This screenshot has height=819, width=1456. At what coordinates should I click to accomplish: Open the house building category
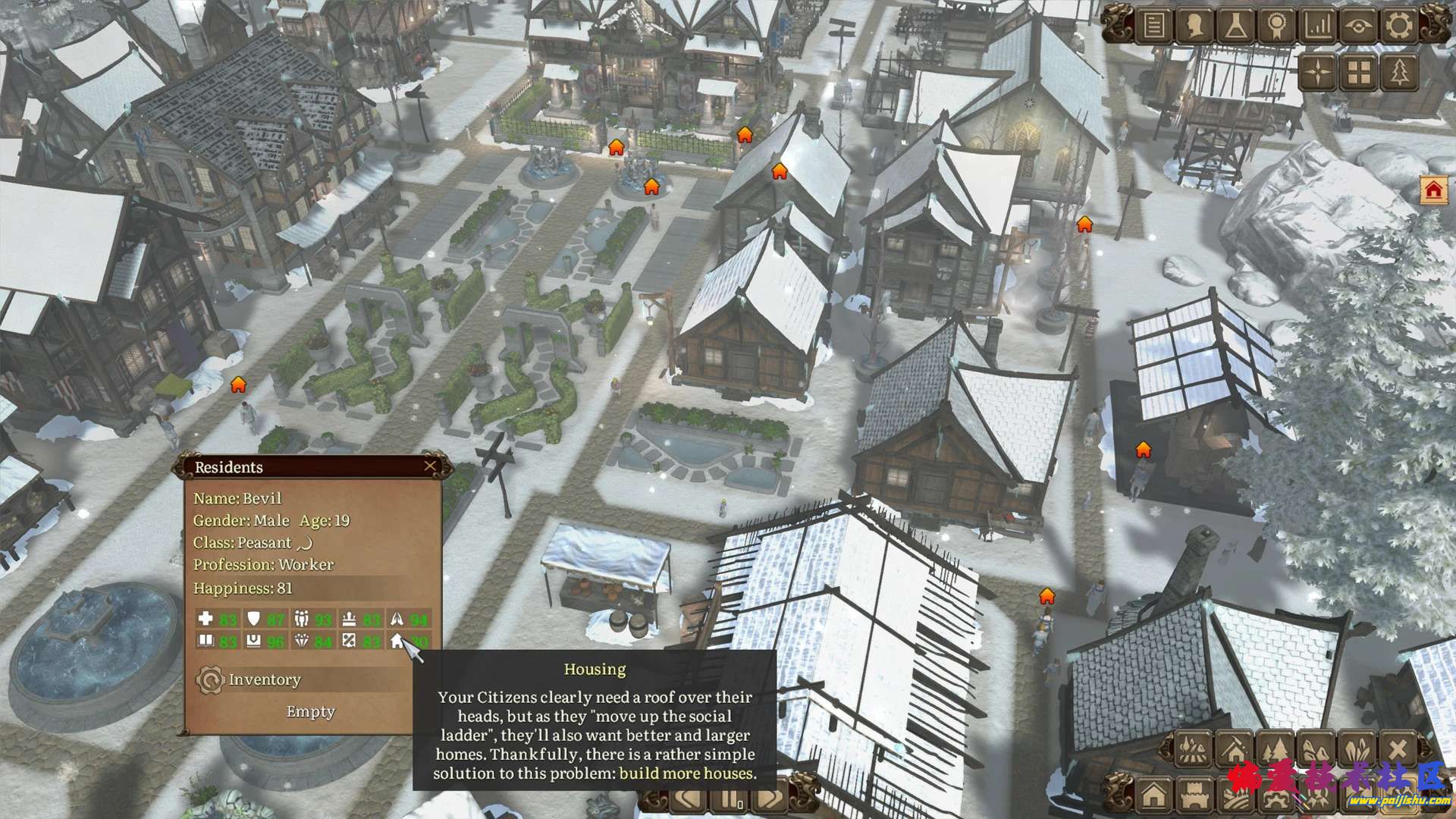pos(1153,795)
